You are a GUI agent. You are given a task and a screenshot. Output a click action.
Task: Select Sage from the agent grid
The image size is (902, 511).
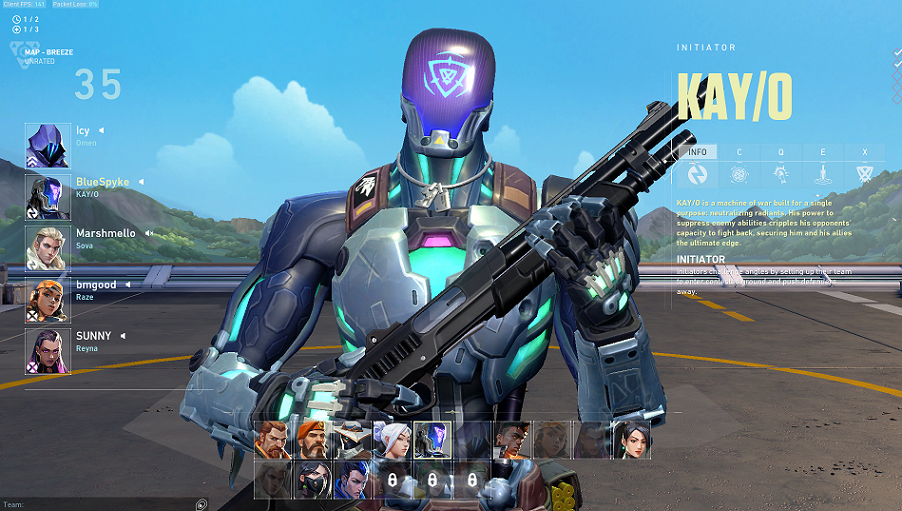631,440
